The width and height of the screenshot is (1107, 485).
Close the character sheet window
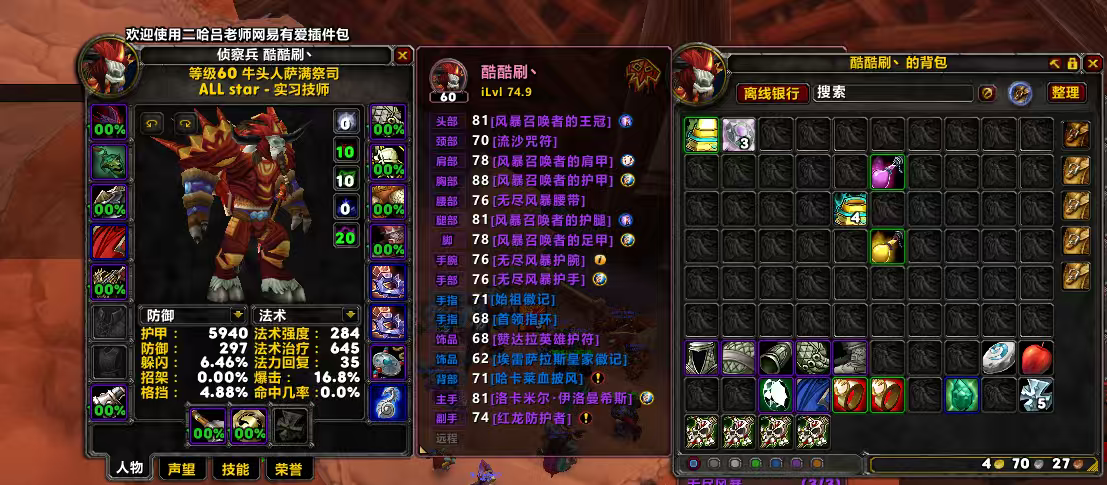[x=402, y=56]
